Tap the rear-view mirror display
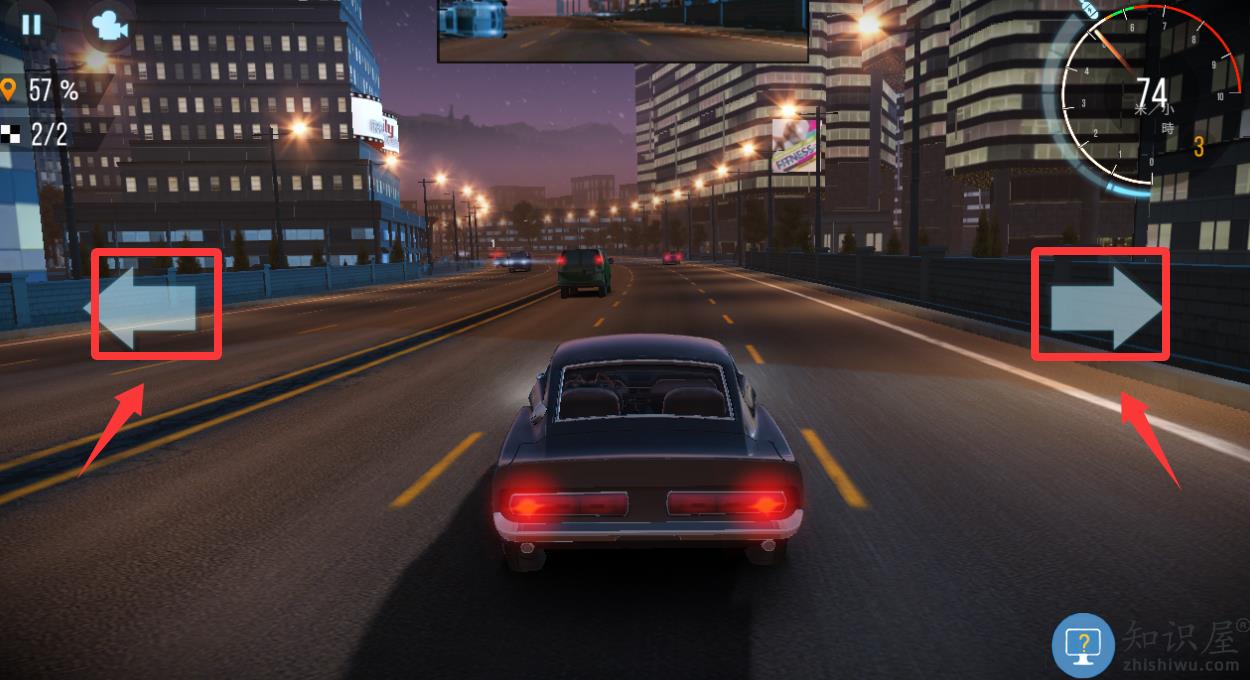 (x=622, y=30)
